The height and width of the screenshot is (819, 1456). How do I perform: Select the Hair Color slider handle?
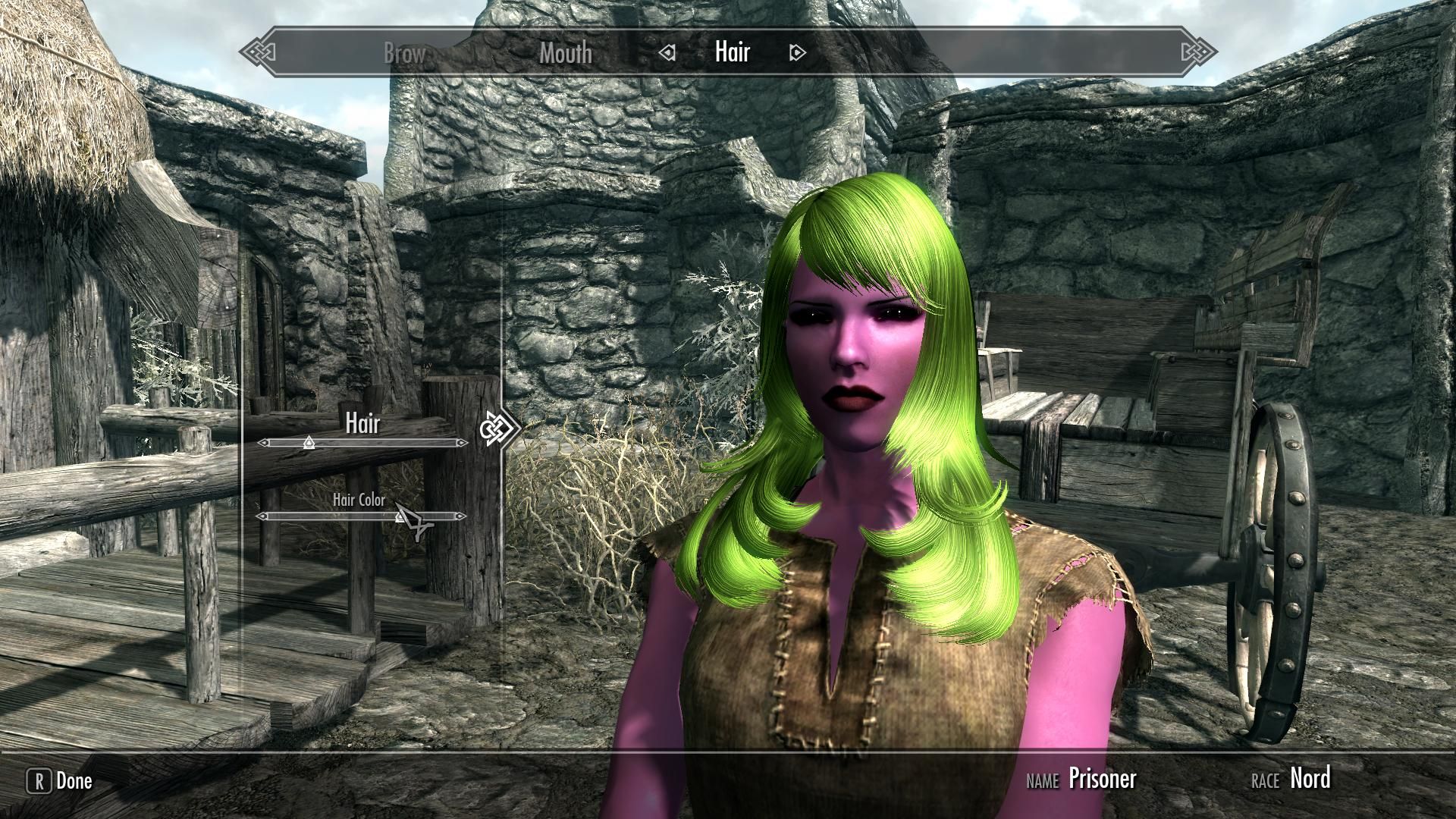[400, 519]
